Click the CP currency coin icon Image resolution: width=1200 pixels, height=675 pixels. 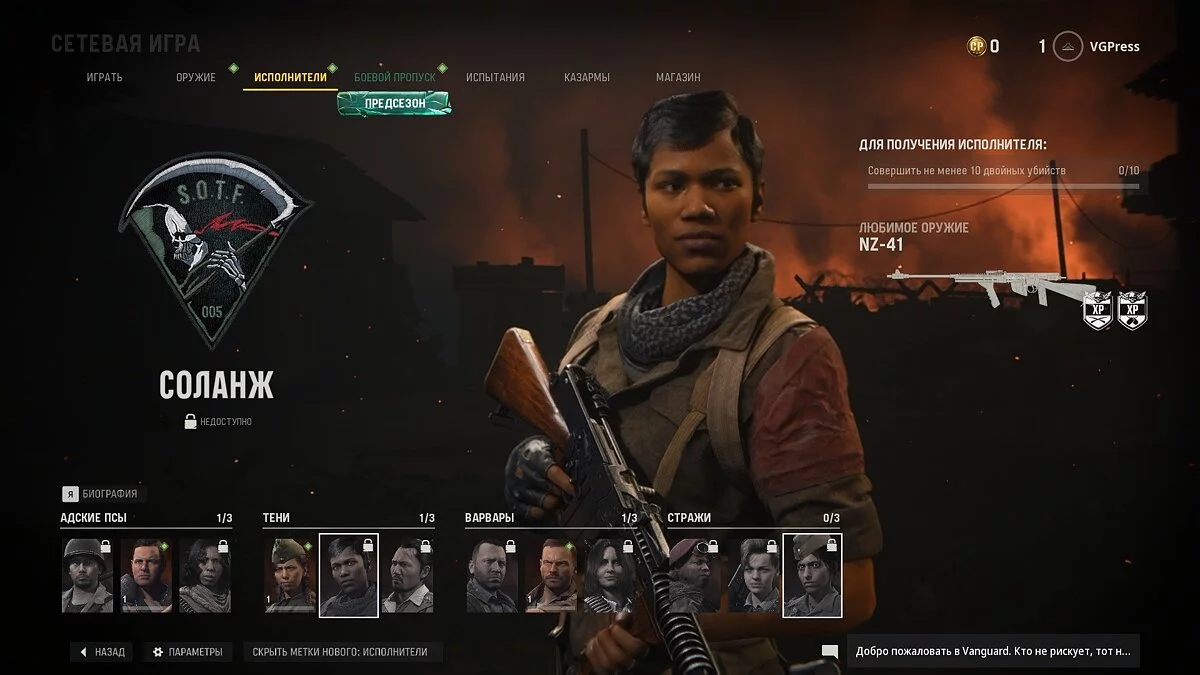pos(976,46)
